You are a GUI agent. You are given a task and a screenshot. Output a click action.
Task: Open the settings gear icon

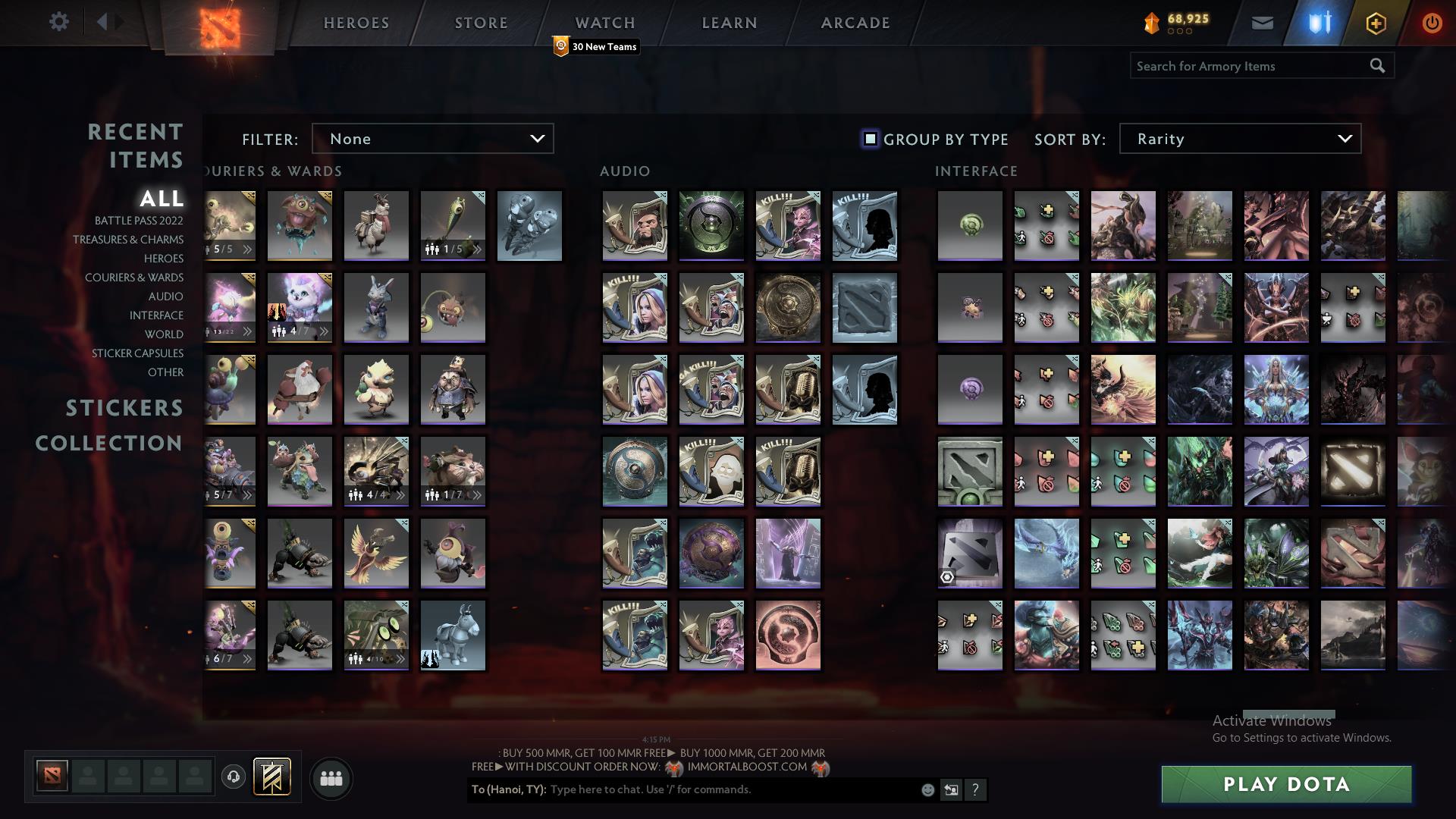click(x=59, y=22)
